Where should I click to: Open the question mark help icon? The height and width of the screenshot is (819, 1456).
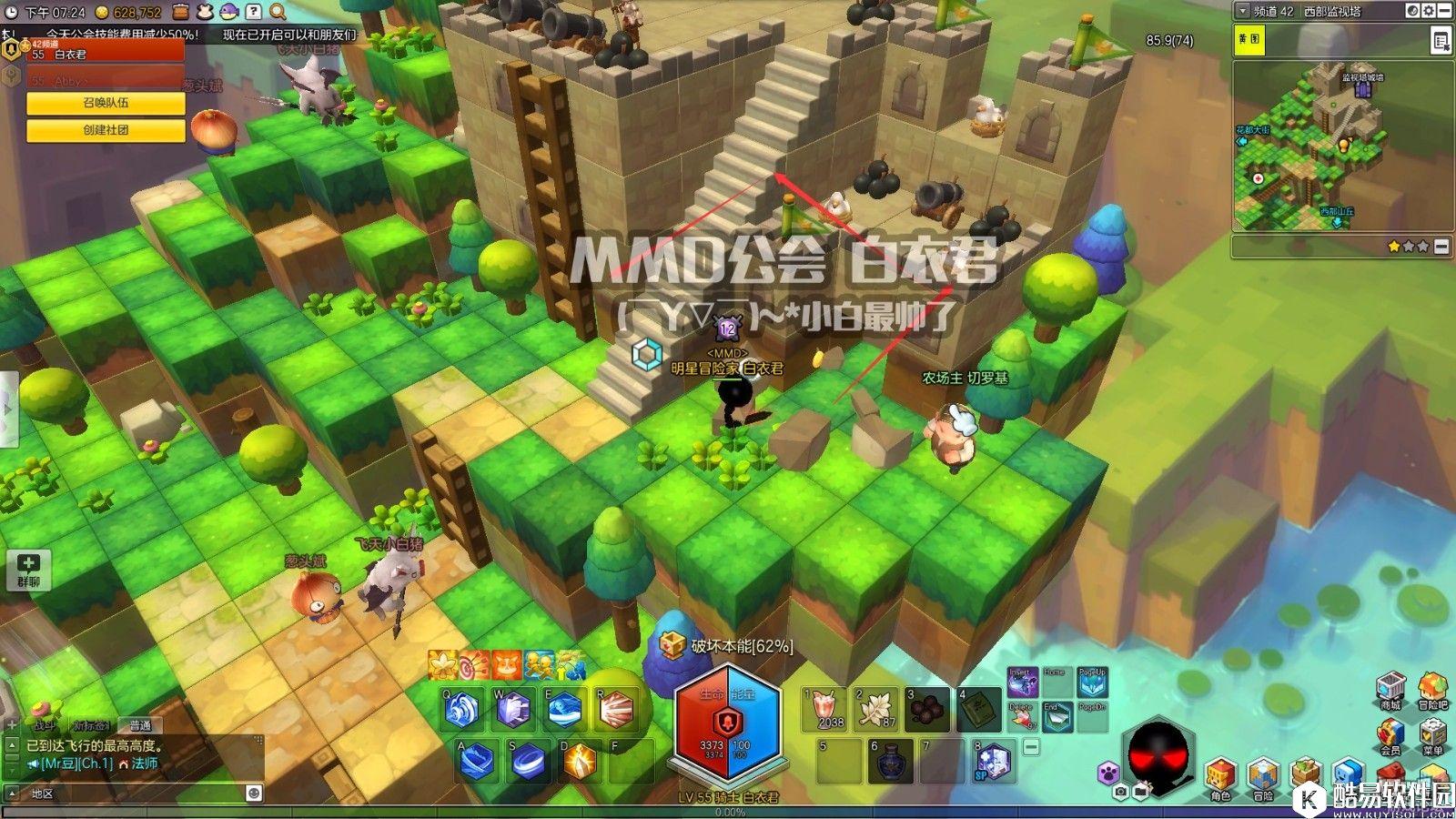[254, 12]
